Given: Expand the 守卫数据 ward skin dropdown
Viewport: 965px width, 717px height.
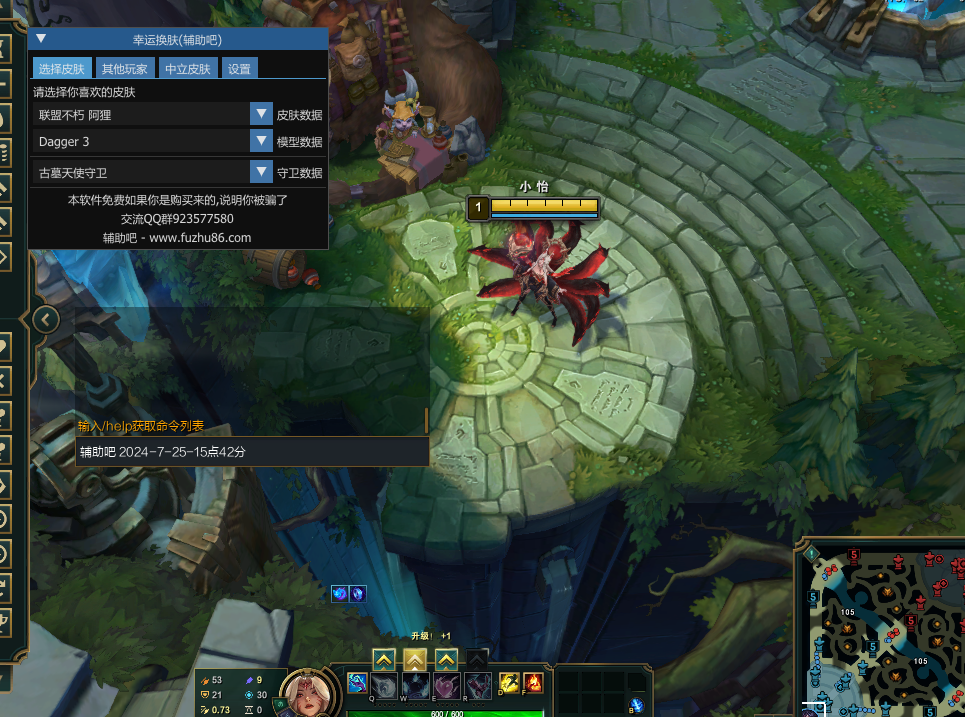Looking at the screenshot, I should 261,172.
